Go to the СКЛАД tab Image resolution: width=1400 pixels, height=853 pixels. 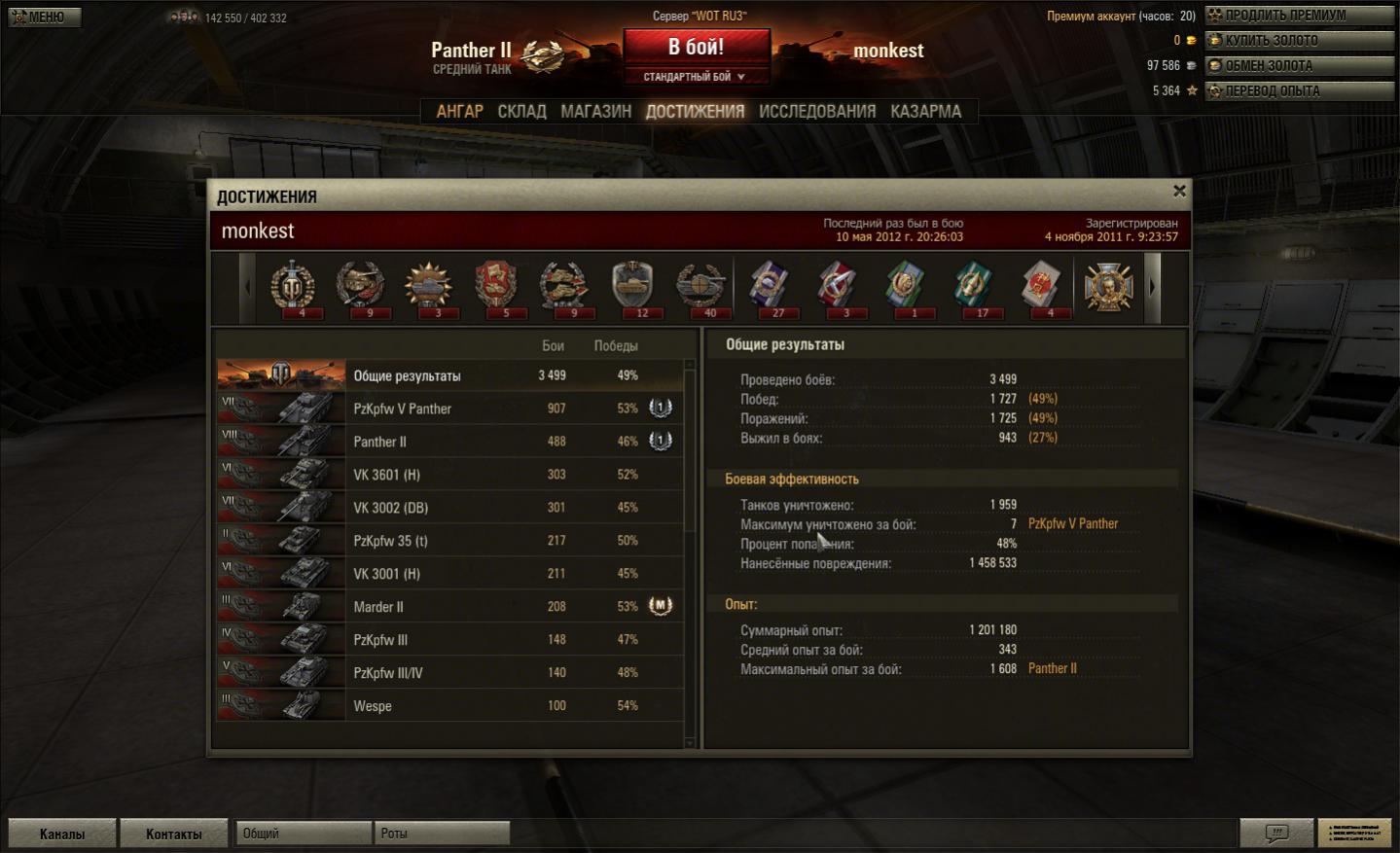click(x=521, y=111)
